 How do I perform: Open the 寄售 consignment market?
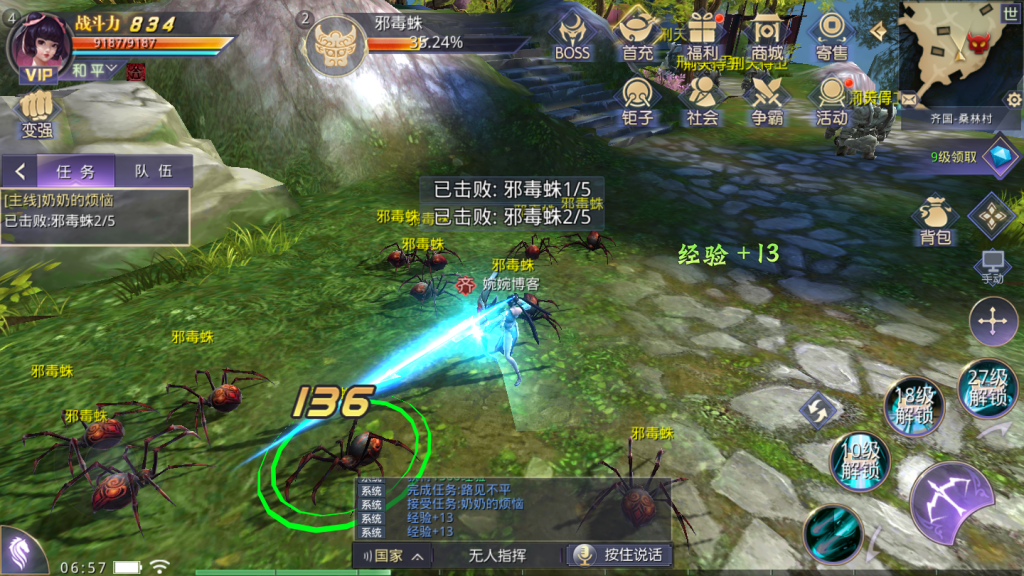pos(832,36)
